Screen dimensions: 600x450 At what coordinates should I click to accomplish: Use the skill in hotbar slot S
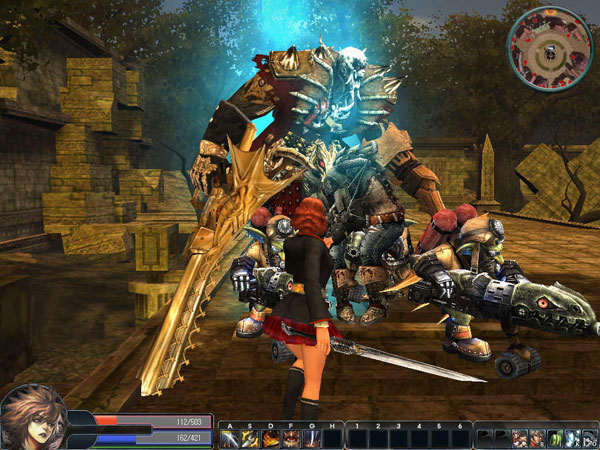tap(250, 438)
